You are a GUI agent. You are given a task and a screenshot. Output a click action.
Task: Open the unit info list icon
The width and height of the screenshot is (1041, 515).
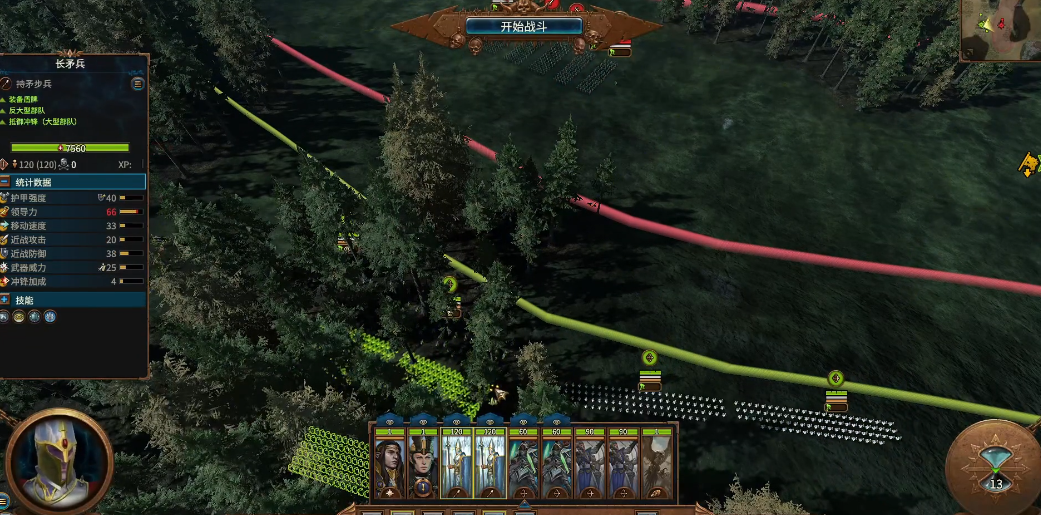(x=137, y=84)
